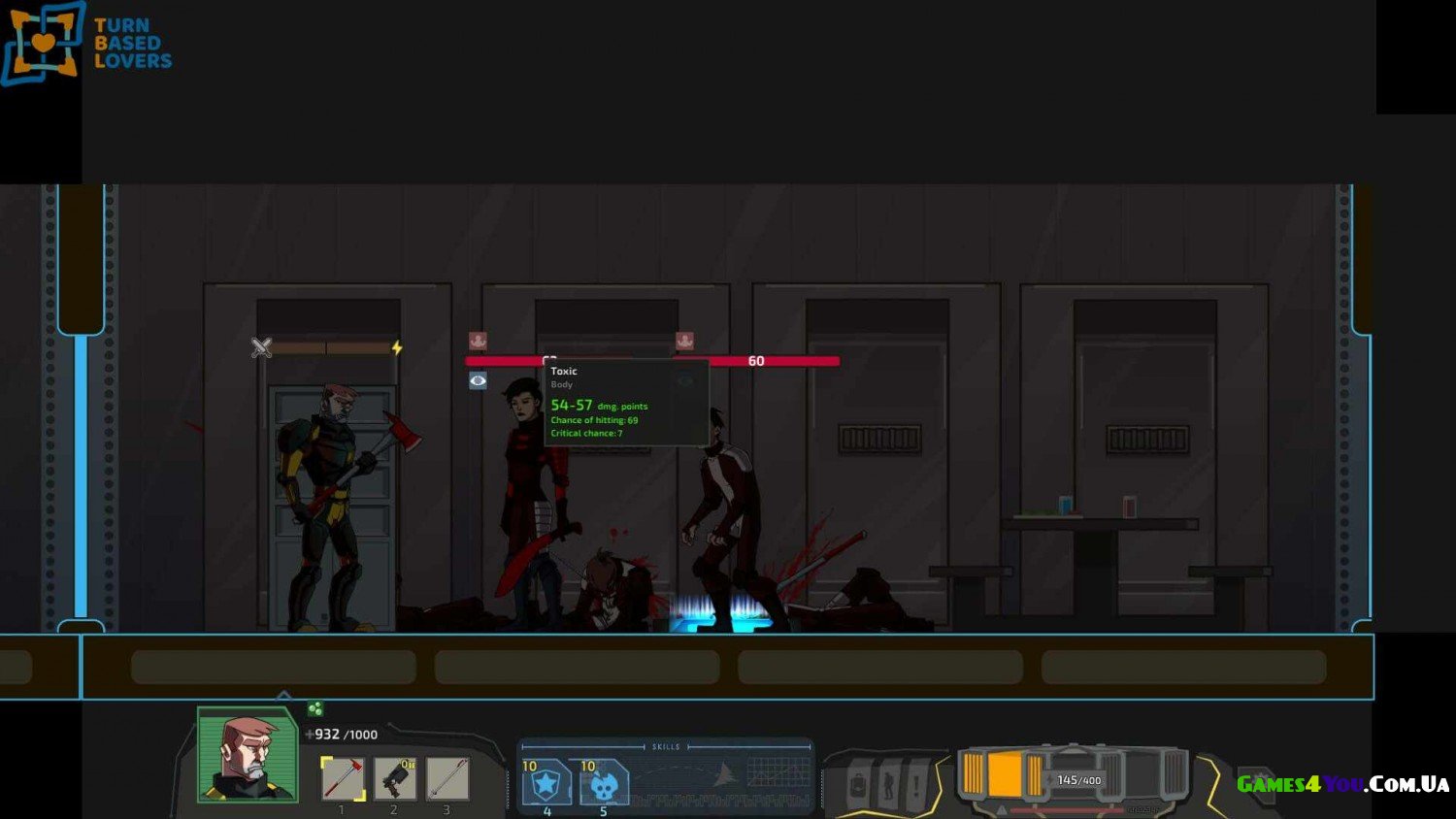
Task: Click the Turn Based Lovers logo
Action: [87, 44]
